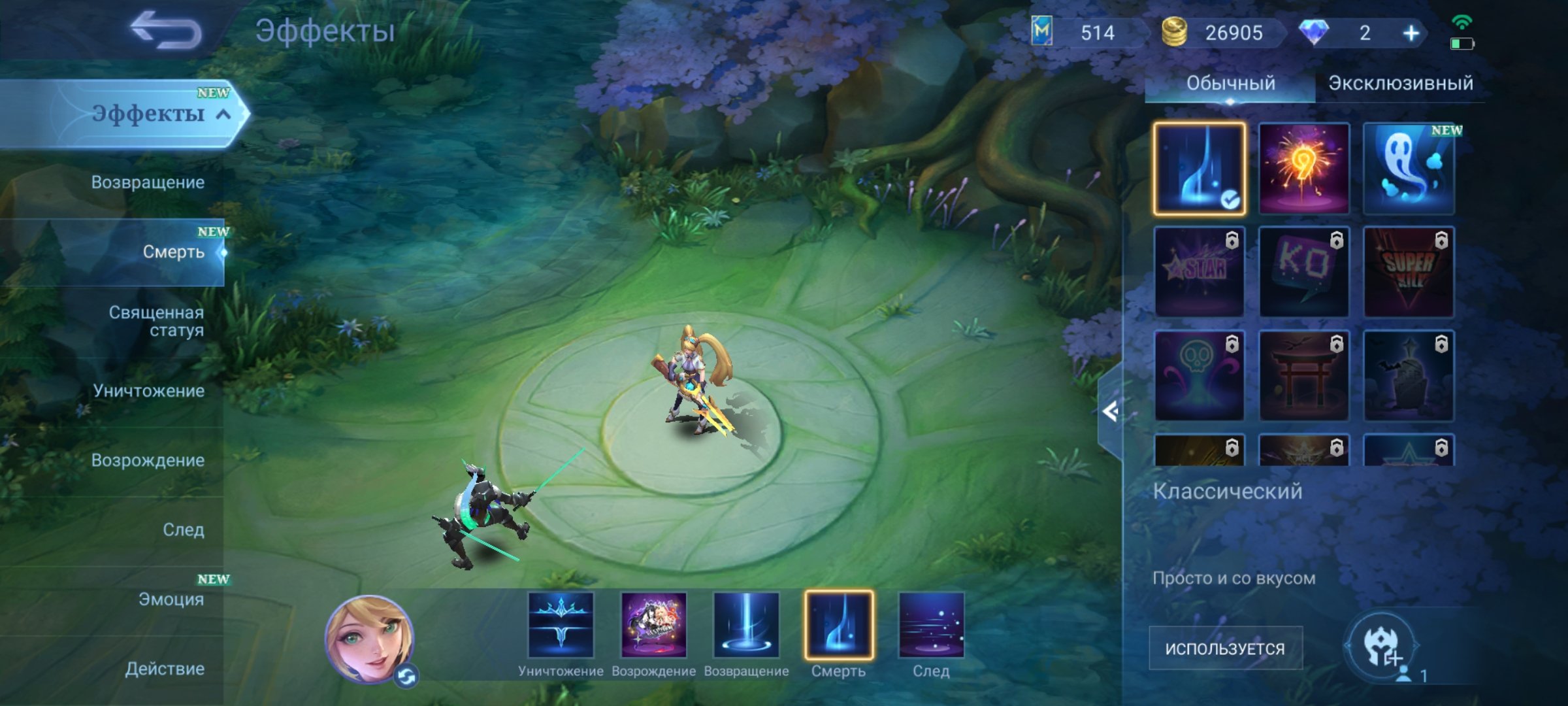Open the Обычный tab
This screenshot has width=1568, height=706.
pyautogui.click(x=1231, y=83)
